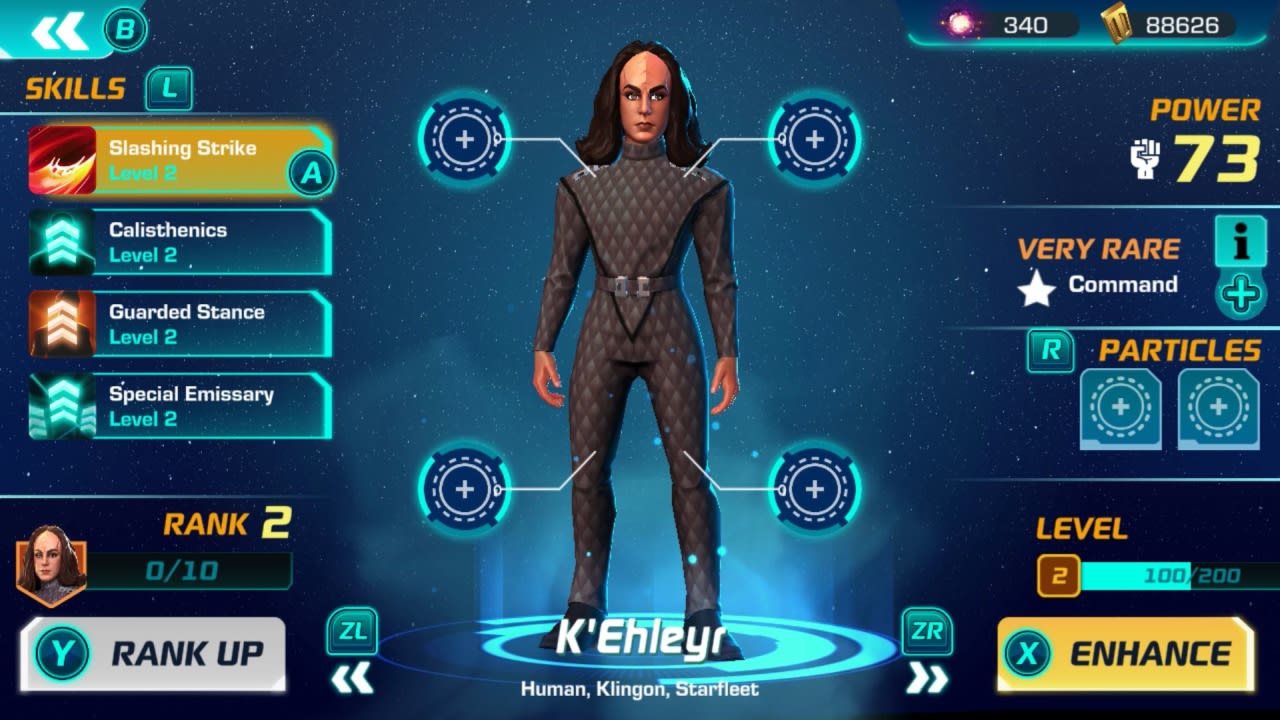
Task: Select the Calisthenics skill icon
Action: click(62, 243)
